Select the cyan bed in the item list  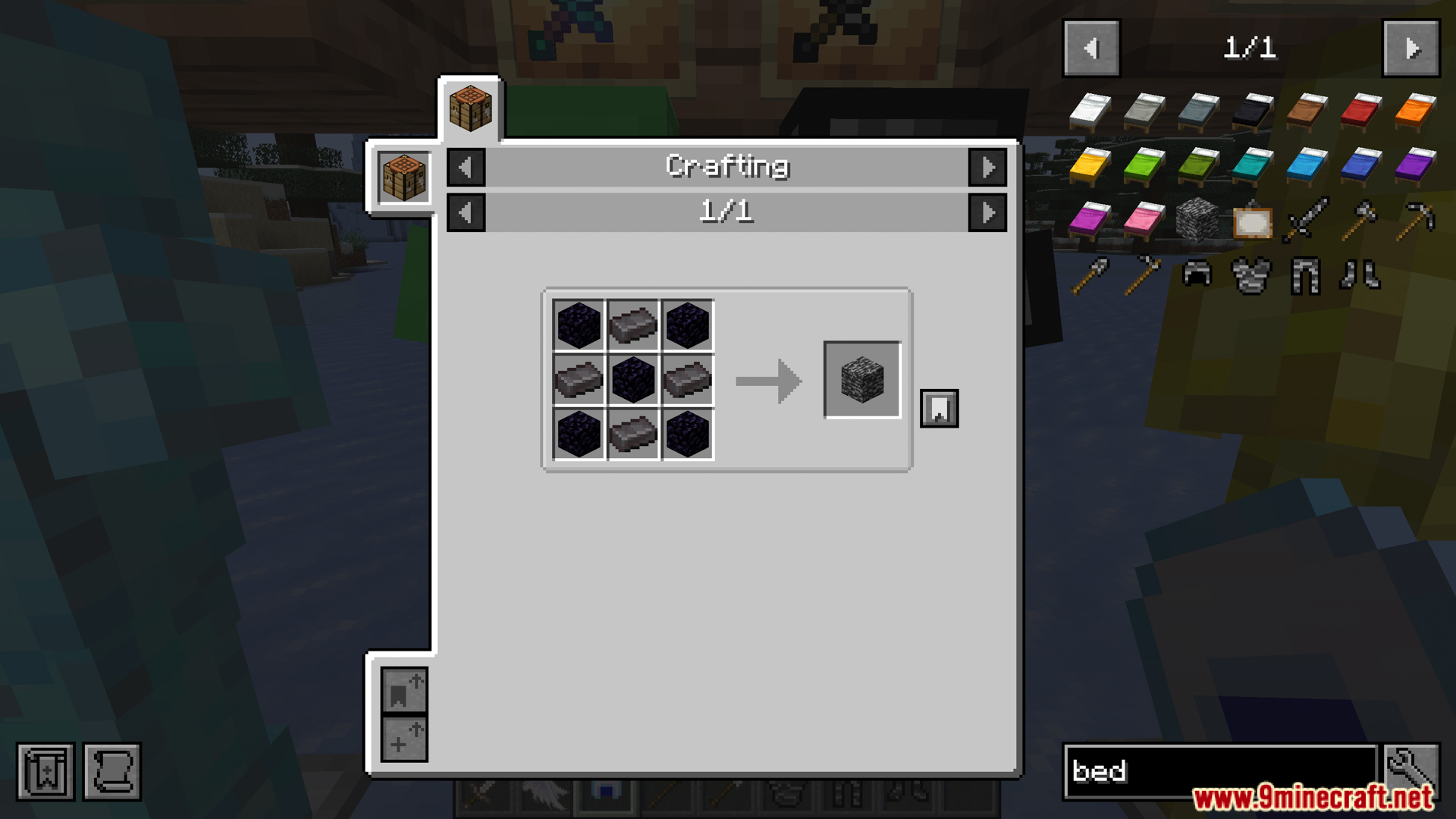coord(1252,165)
